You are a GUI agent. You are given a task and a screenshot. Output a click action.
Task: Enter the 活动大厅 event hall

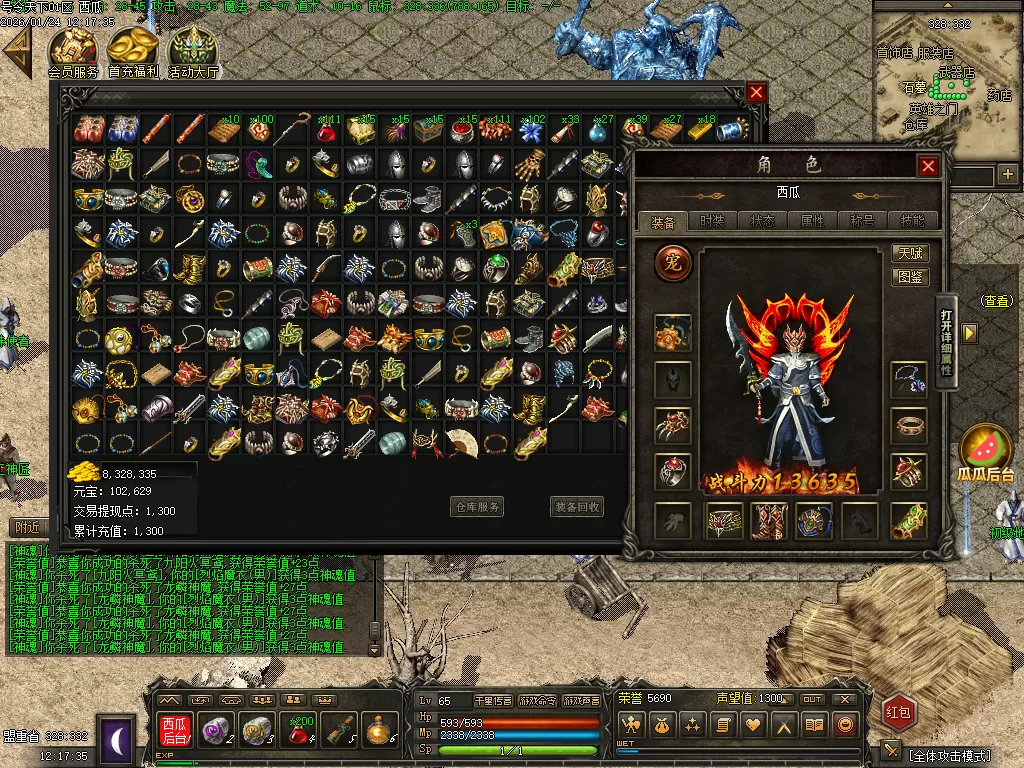193,51
